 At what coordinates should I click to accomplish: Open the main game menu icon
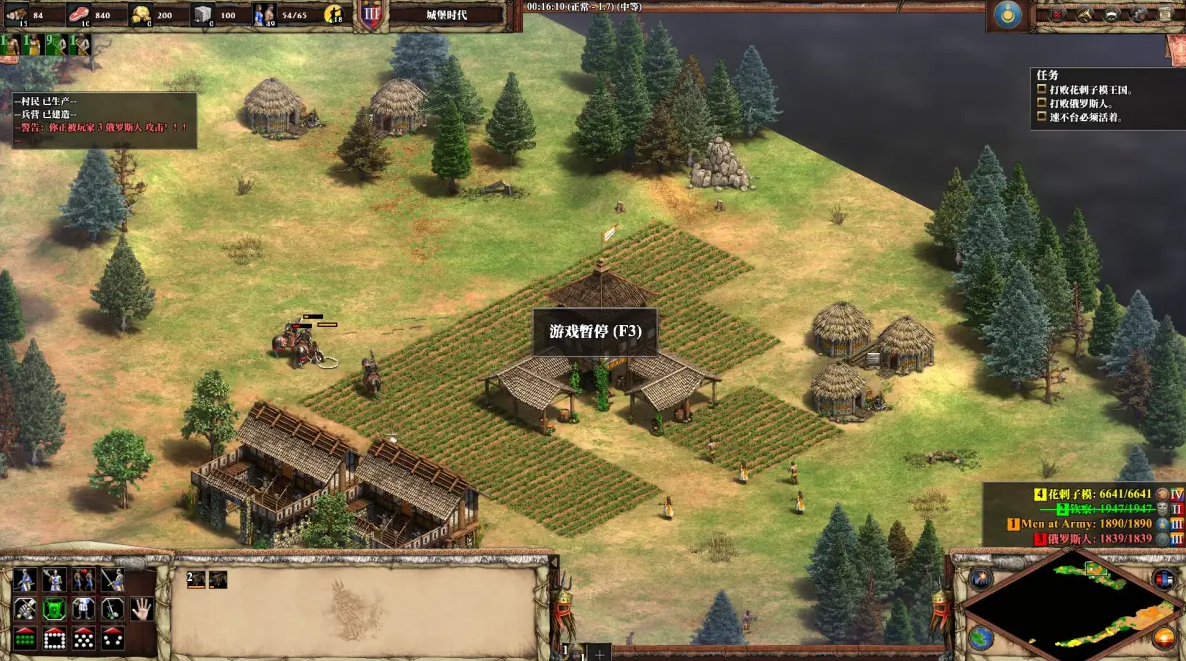[x=1165, y=14]
